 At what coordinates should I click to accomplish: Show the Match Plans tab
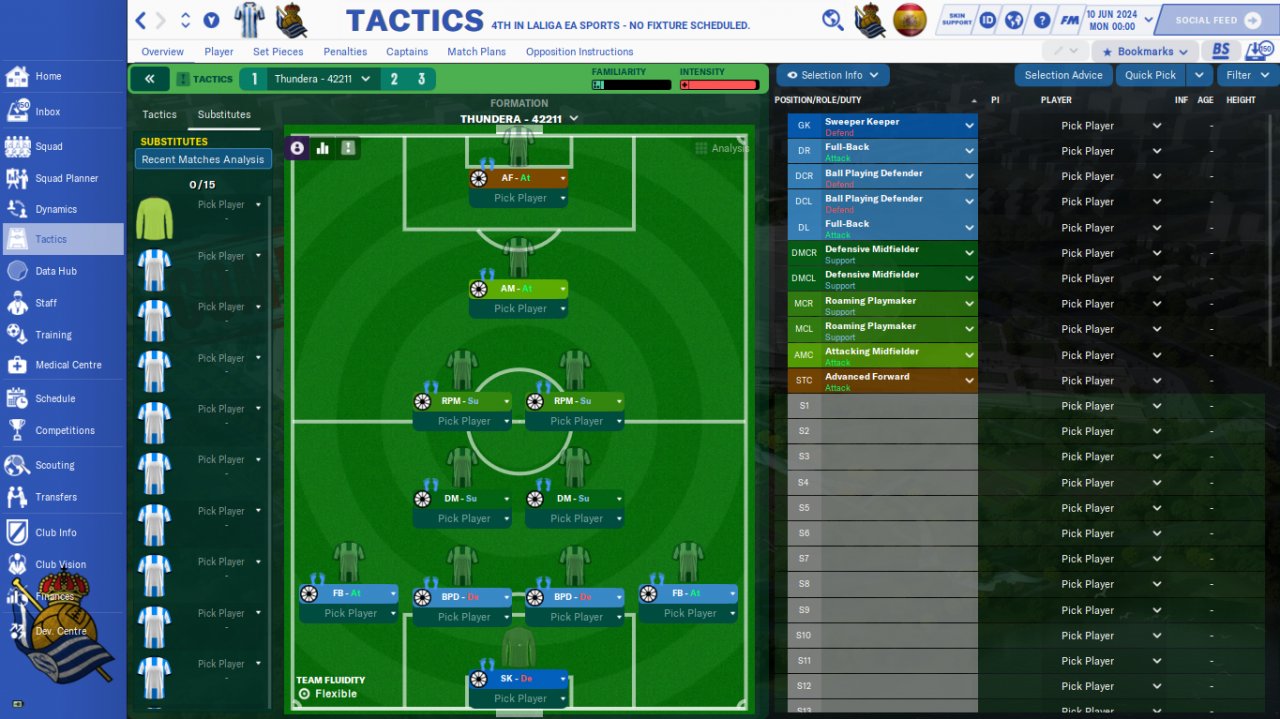pos(476,52)
